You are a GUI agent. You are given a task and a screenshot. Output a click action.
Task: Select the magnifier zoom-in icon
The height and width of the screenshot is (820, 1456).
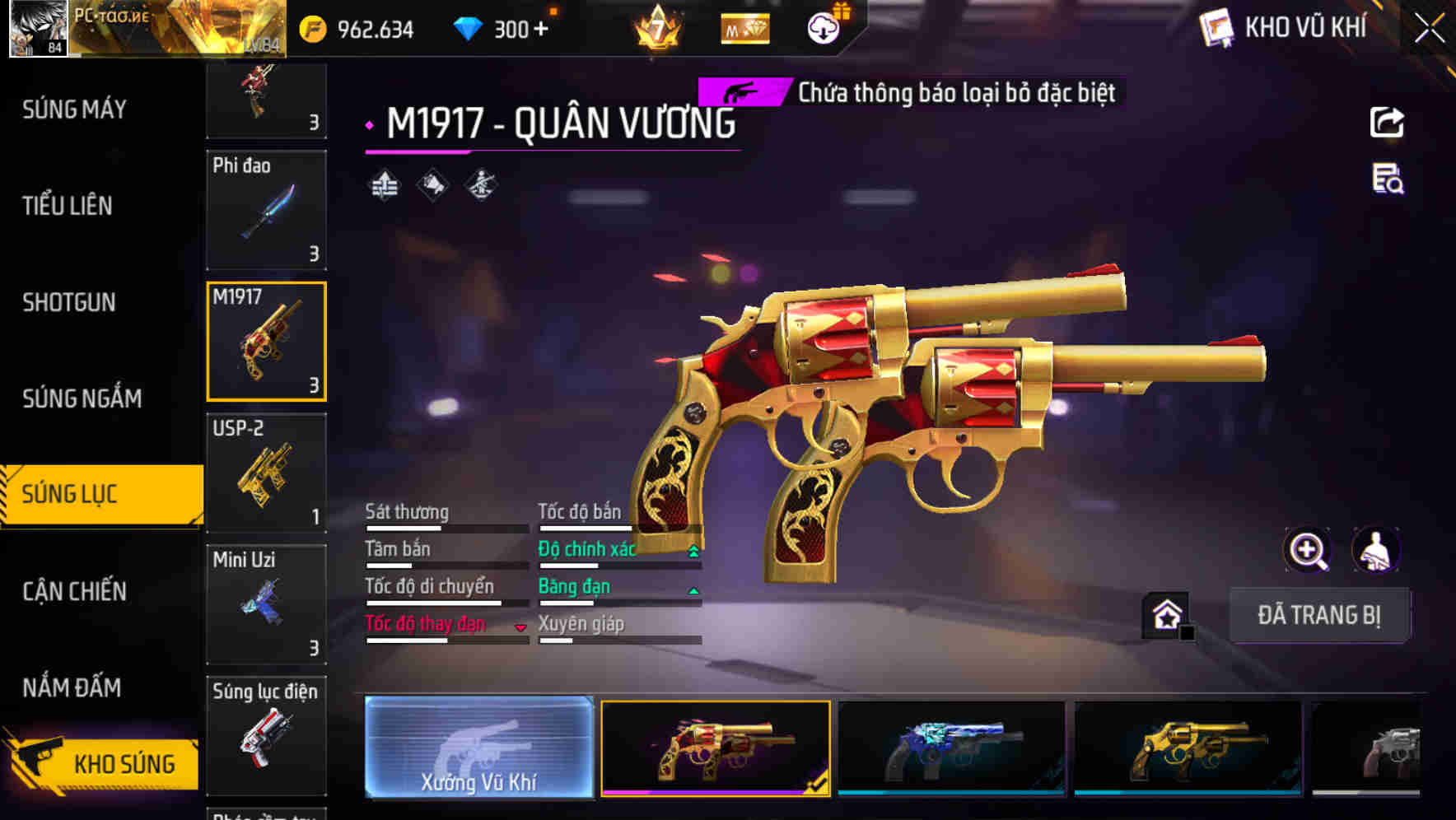(x=1306, y=550)
